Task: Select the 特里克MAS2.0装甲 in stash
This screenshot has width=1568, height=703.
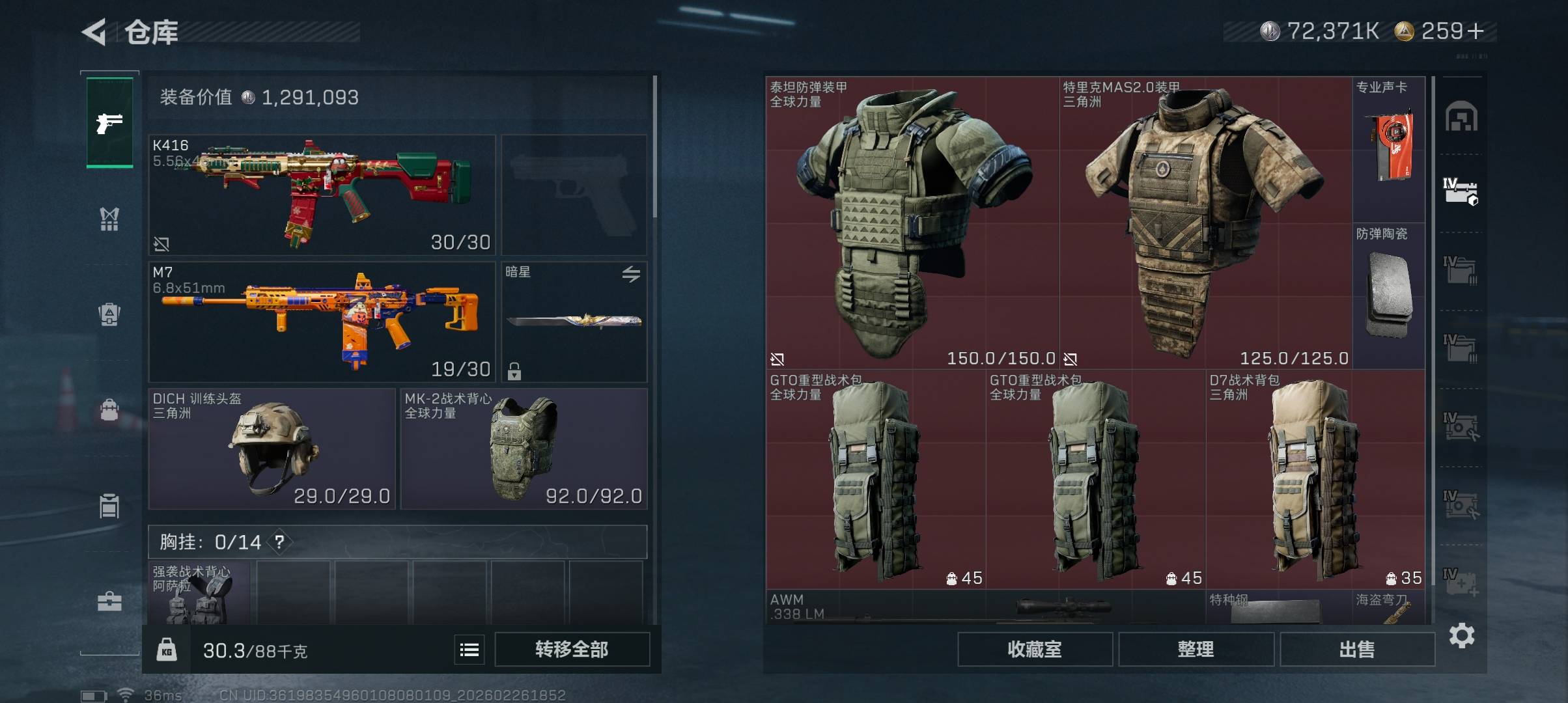Action: [x=1205, y=223]
